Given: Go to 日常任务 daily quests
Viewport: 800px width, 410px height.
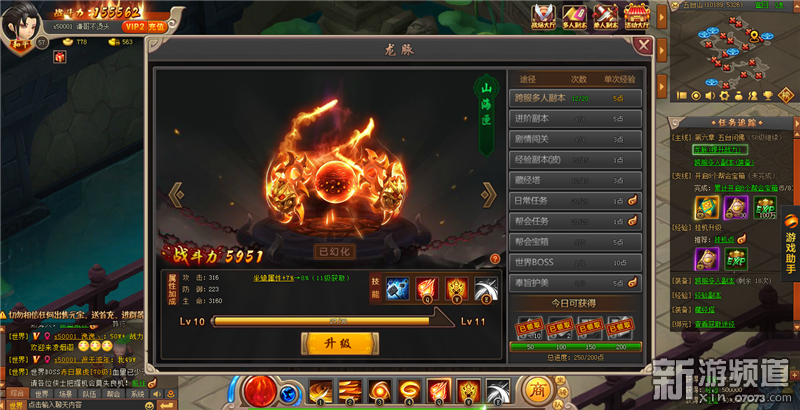Looking at the screenshot, I should [x=578, y=201].
